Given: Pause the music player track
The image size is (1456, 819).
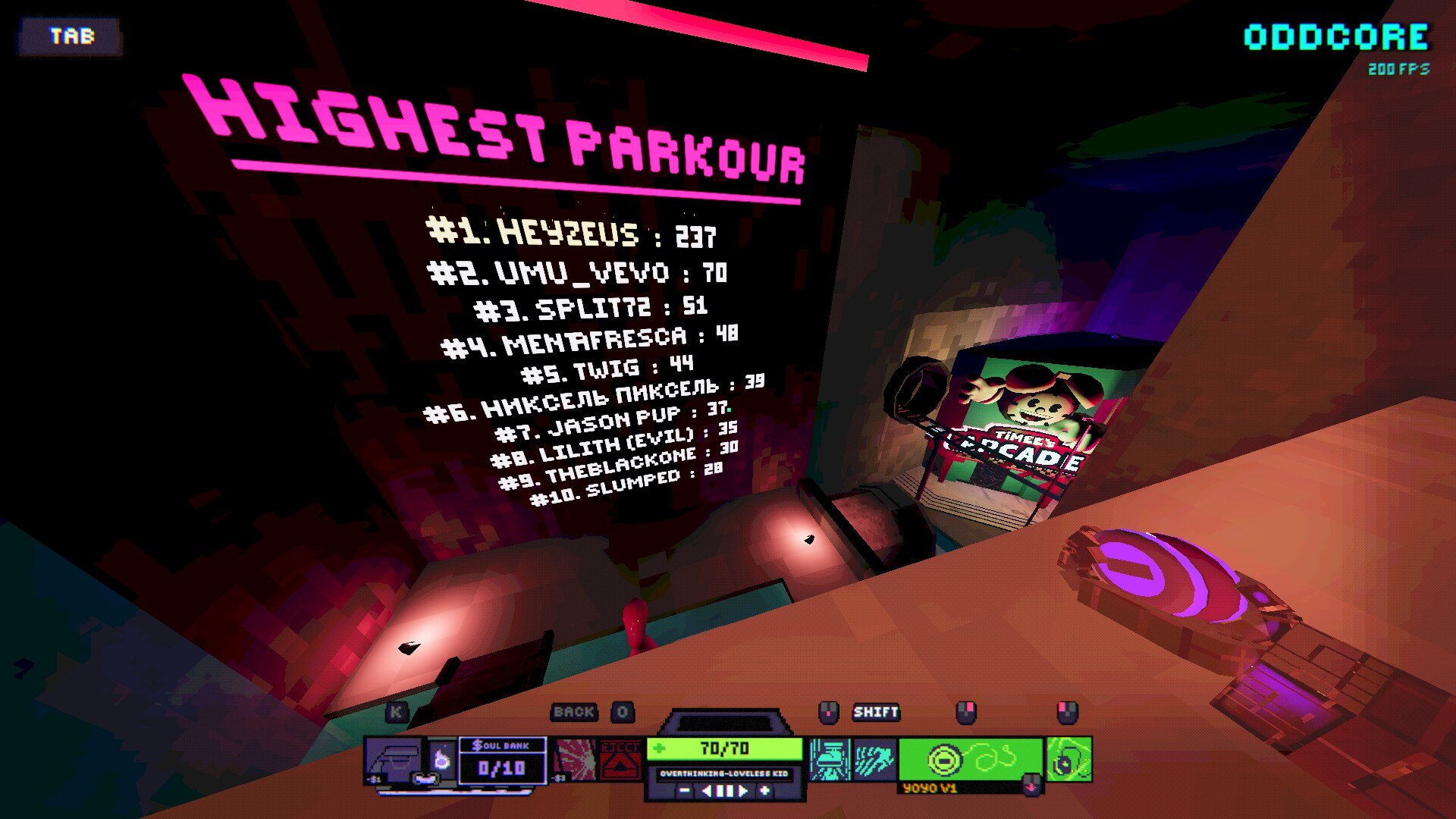Looking at the screenshot, I should tap(726, 791).
